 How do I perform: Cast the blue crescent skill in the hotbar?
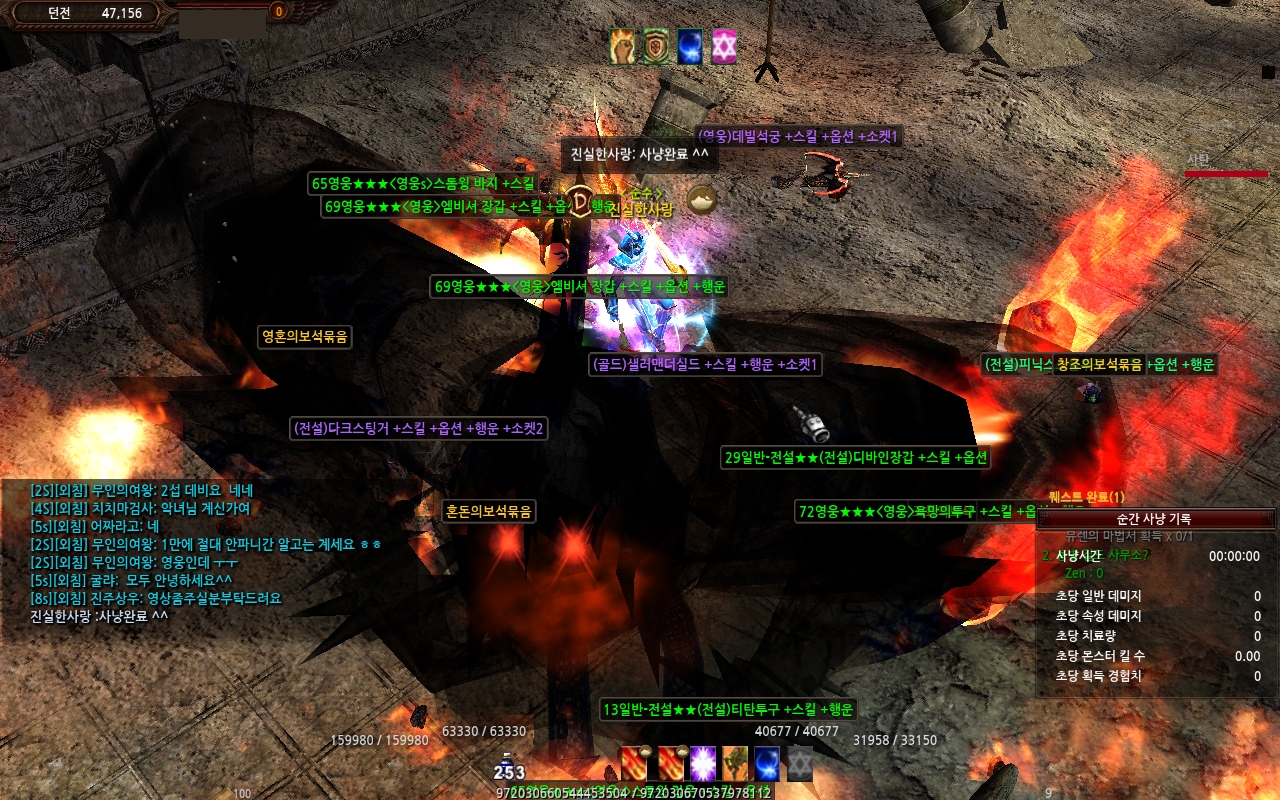coord(767,764)
